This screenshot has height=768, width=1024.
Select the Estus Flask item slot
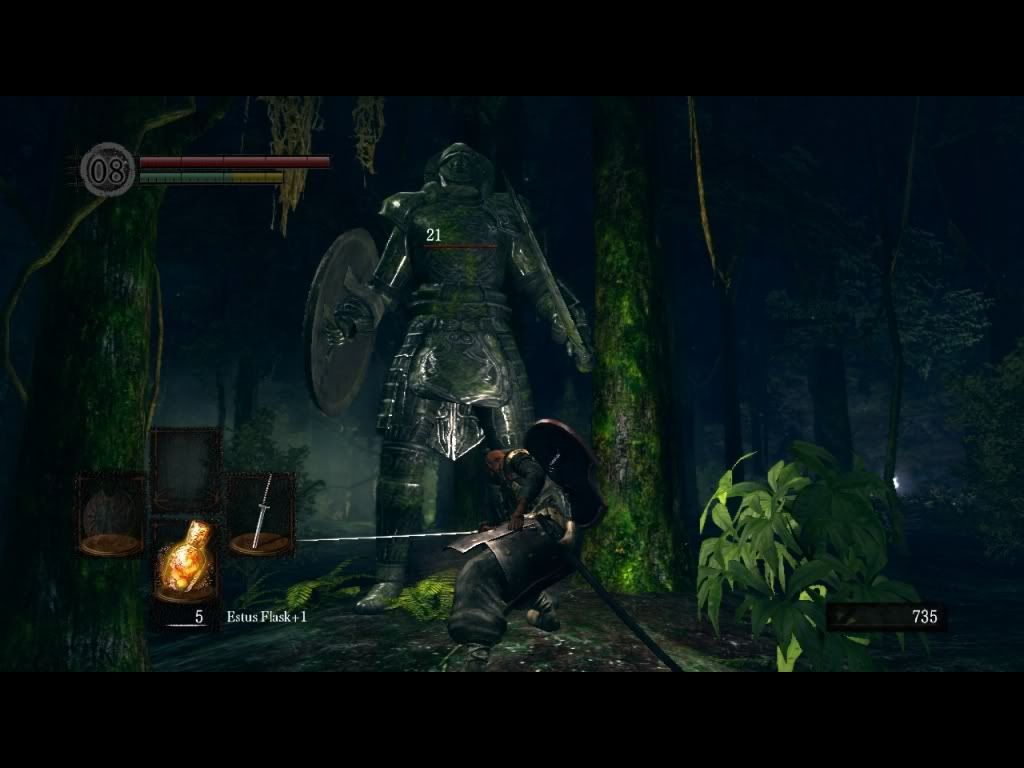(x=185, y=561)
